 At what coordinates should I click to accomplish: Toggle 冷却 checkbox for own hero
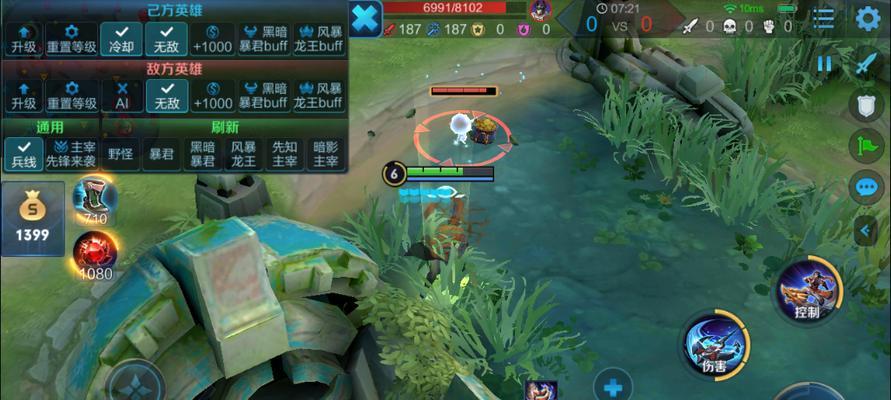tap(122, 39)
